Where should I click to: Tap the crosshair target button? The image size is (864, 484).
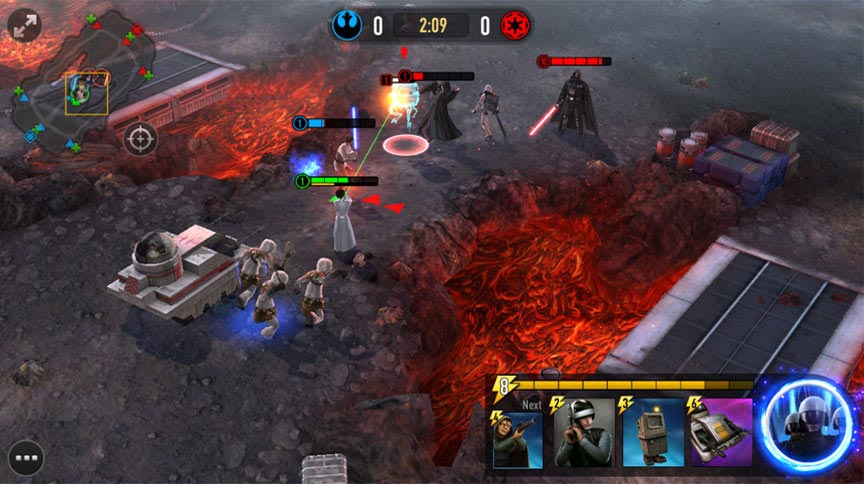click(140, 137)
